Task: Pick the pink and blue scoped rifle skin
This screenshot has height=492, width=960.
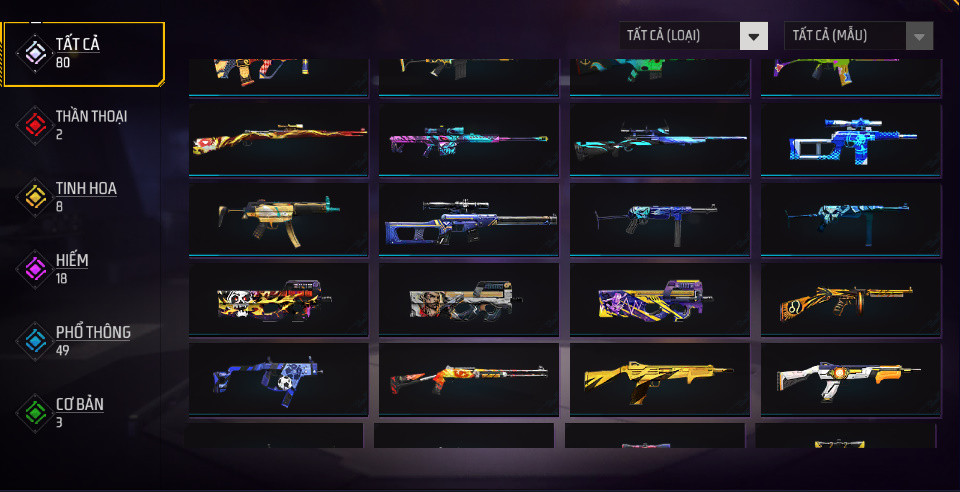Action: pos(469,140)
